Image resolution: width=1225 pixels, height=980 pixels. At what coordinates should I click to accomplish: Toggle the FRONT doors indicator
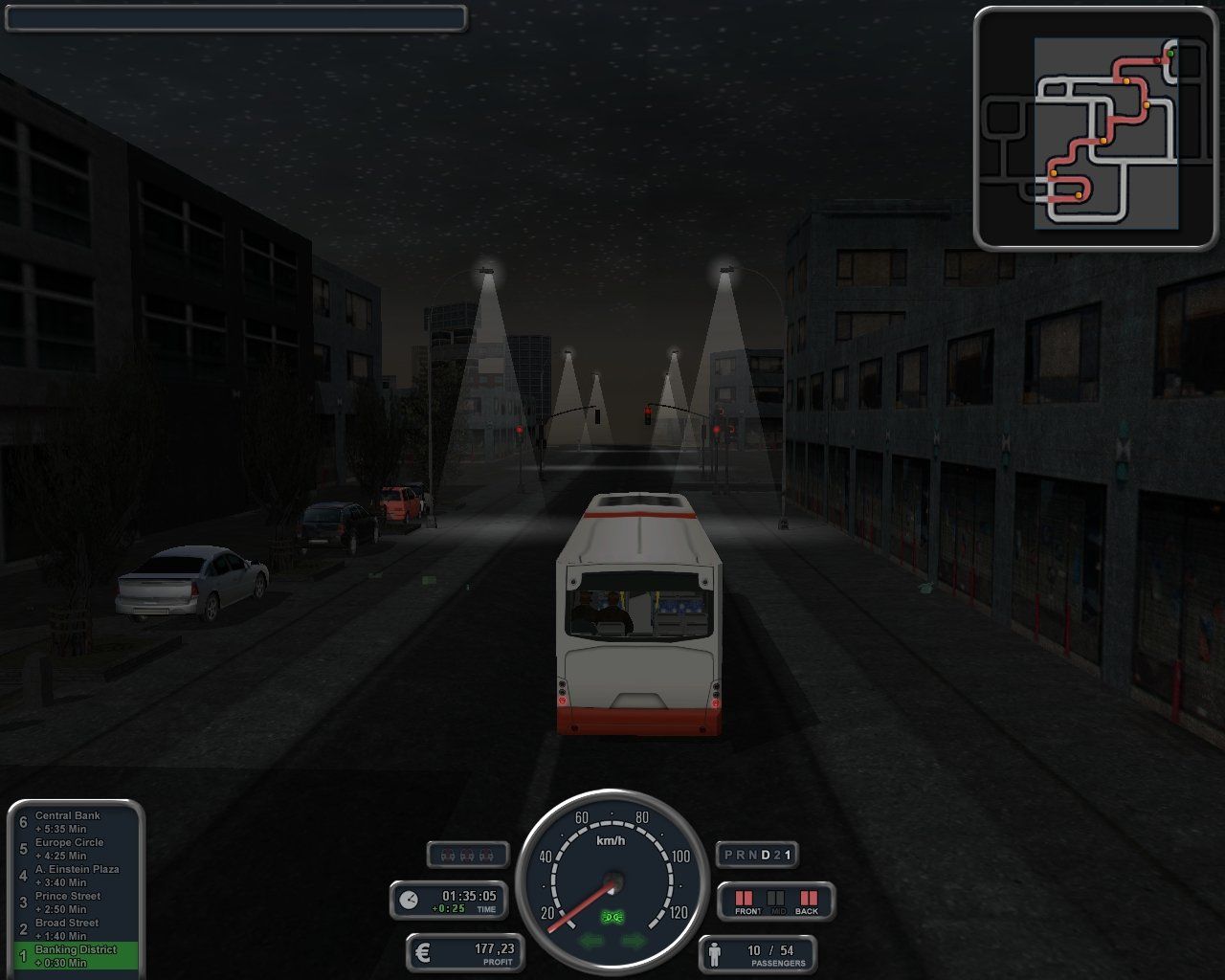pos(746,899)
